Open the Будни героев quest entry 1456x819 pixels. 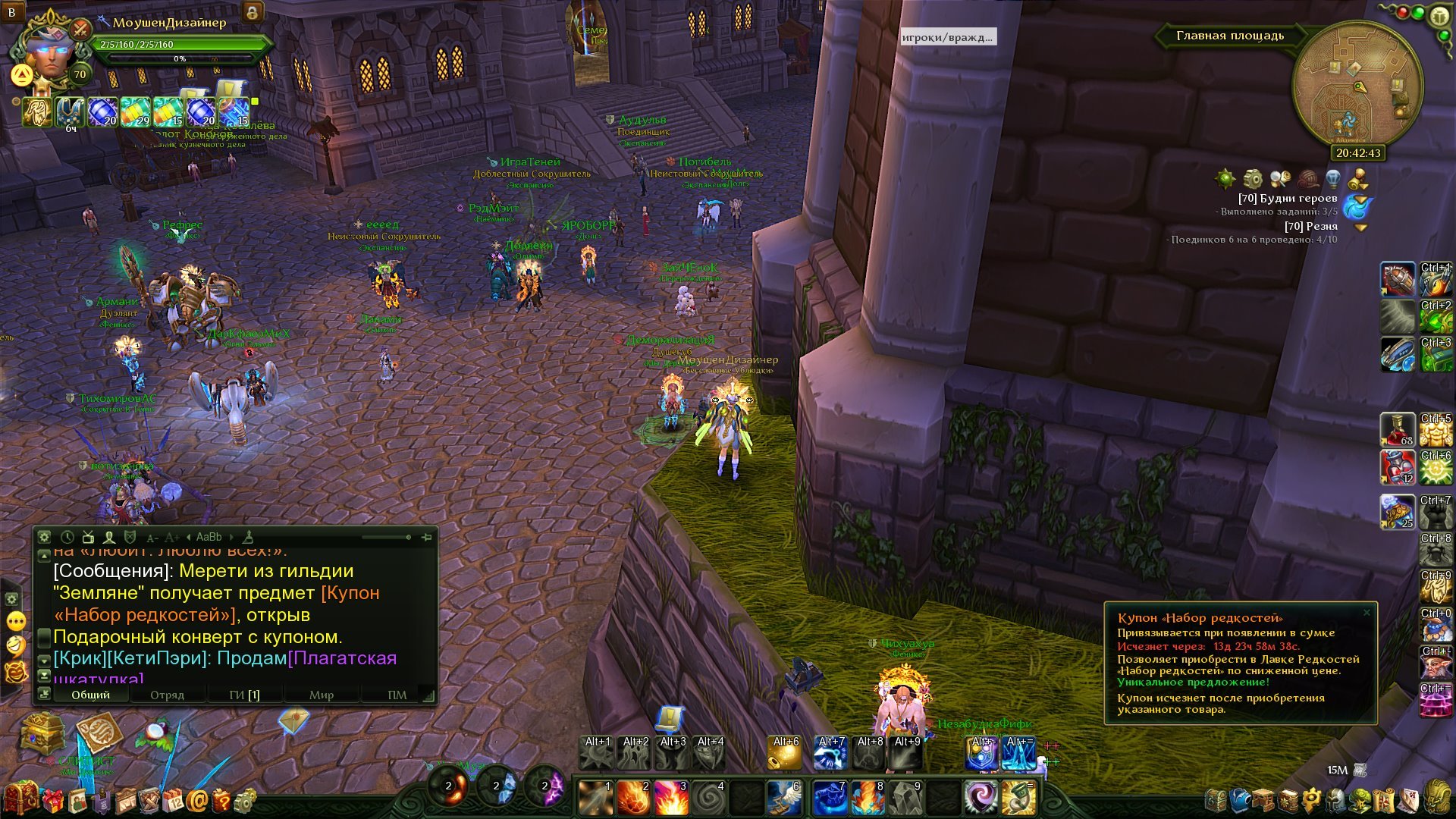[x=1287, y=198]
